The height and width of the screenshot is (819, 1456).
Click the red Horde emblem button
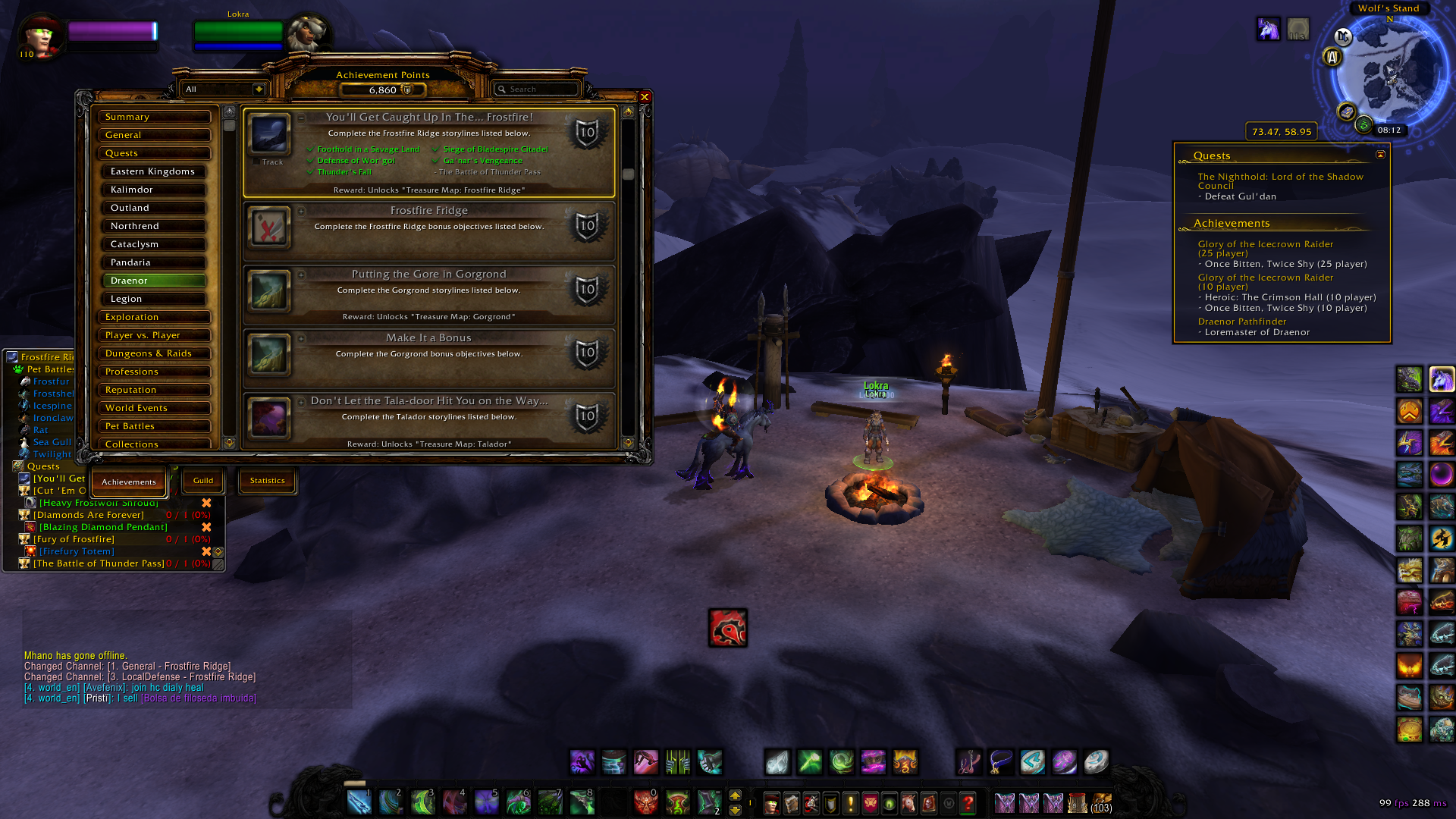[728, 628]
